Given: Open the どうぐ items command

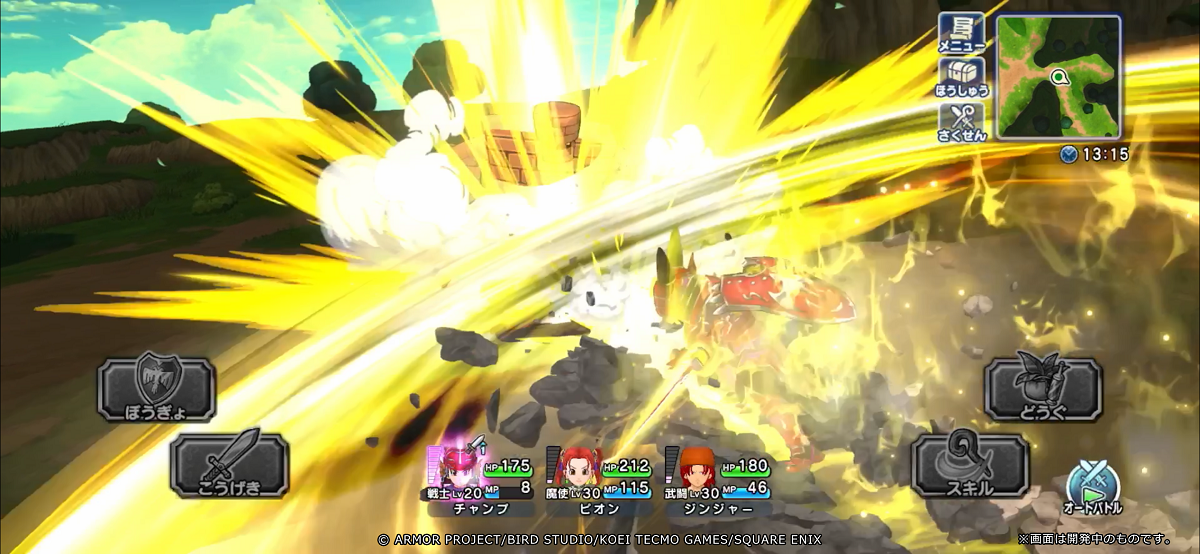Looking at the screenshot, I should (x=1043, y=389).
